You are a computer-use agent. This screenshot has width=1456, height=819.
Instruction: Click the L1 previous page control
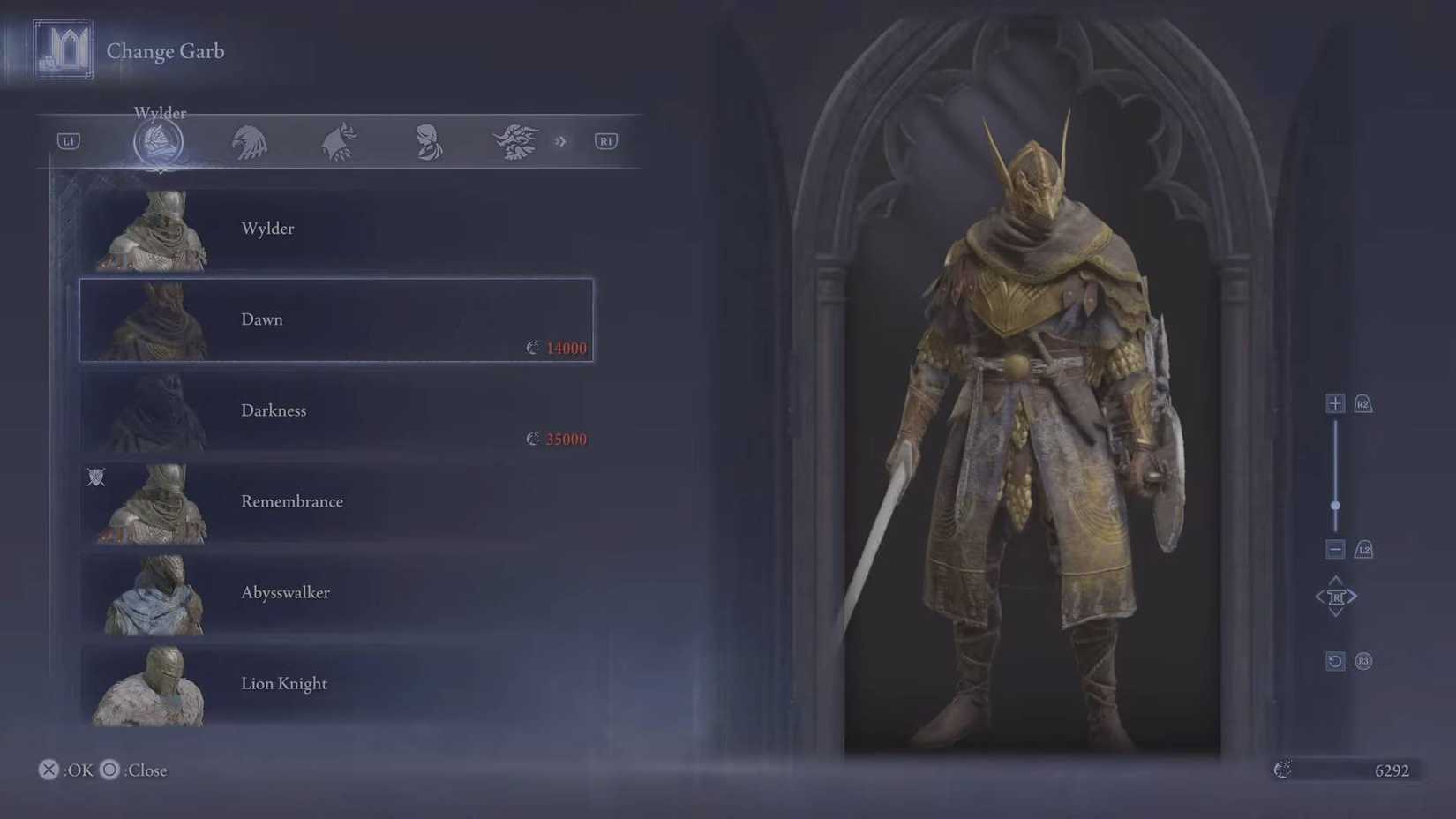point(68,141)
